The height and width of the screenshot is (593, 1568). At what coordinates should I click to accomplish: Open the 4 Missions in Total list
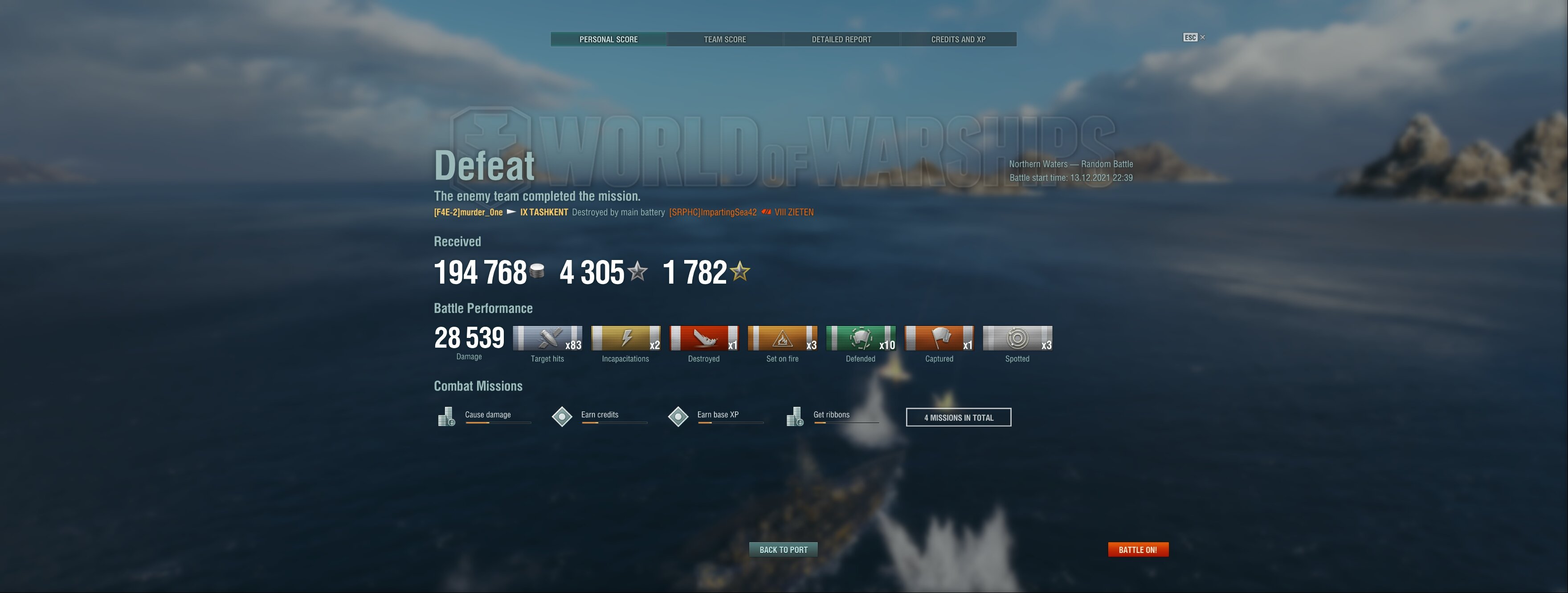pos(958,418)
